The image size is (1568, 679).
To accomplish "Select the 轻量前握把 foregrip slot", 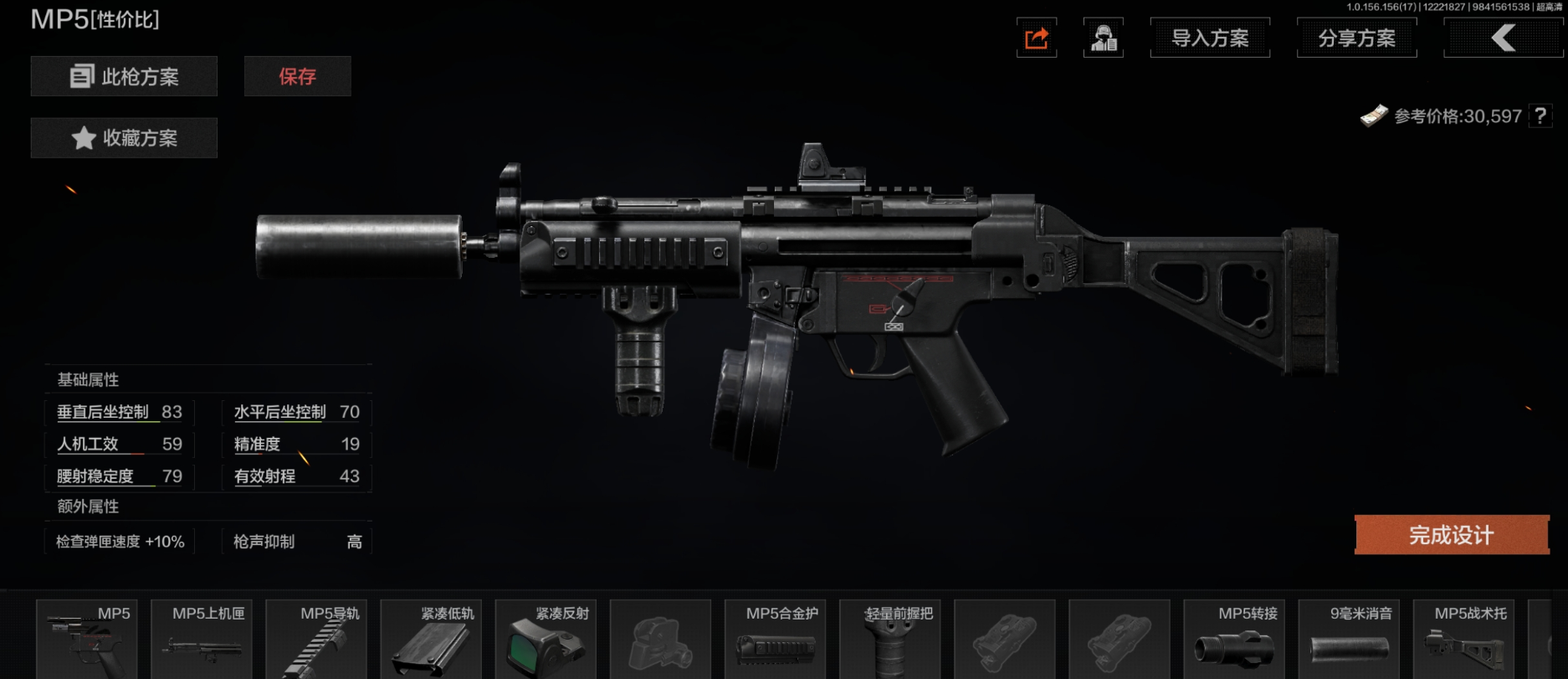I will point(890,640).
